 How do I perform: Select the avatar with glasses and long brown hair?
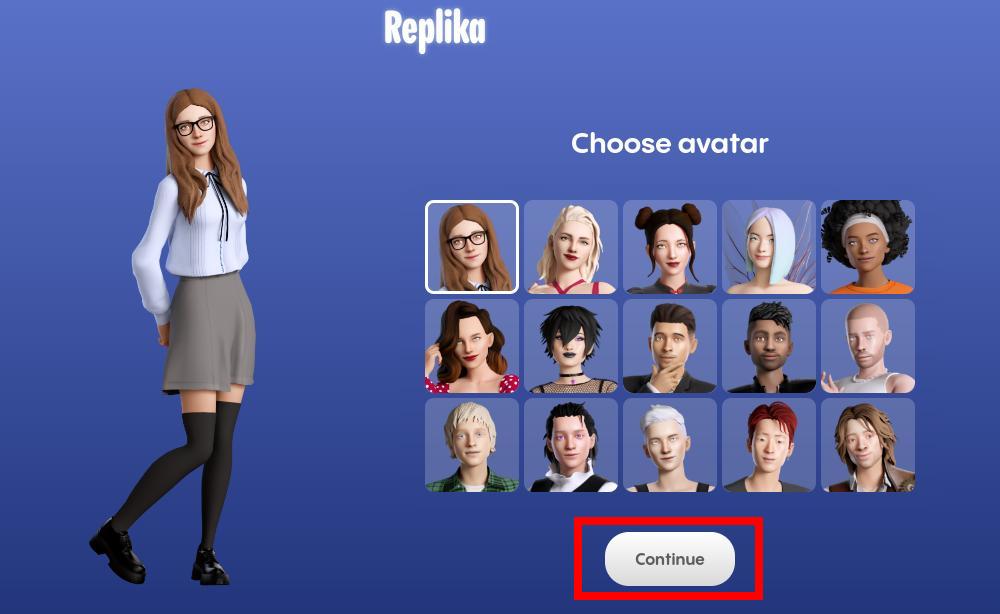coord(472,247)
